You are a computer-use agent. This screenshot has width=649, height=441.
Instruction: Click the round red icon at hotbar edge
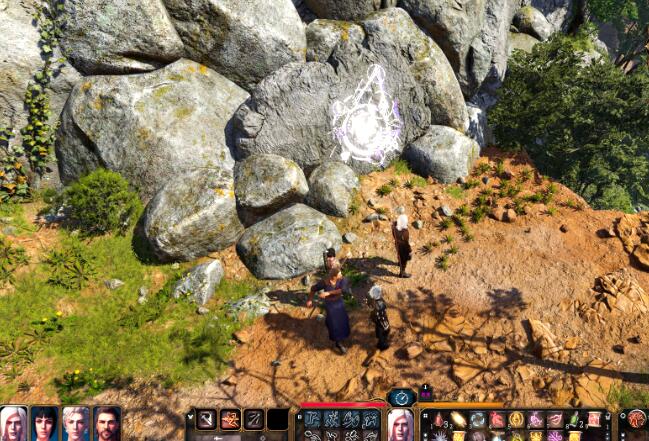636,420
